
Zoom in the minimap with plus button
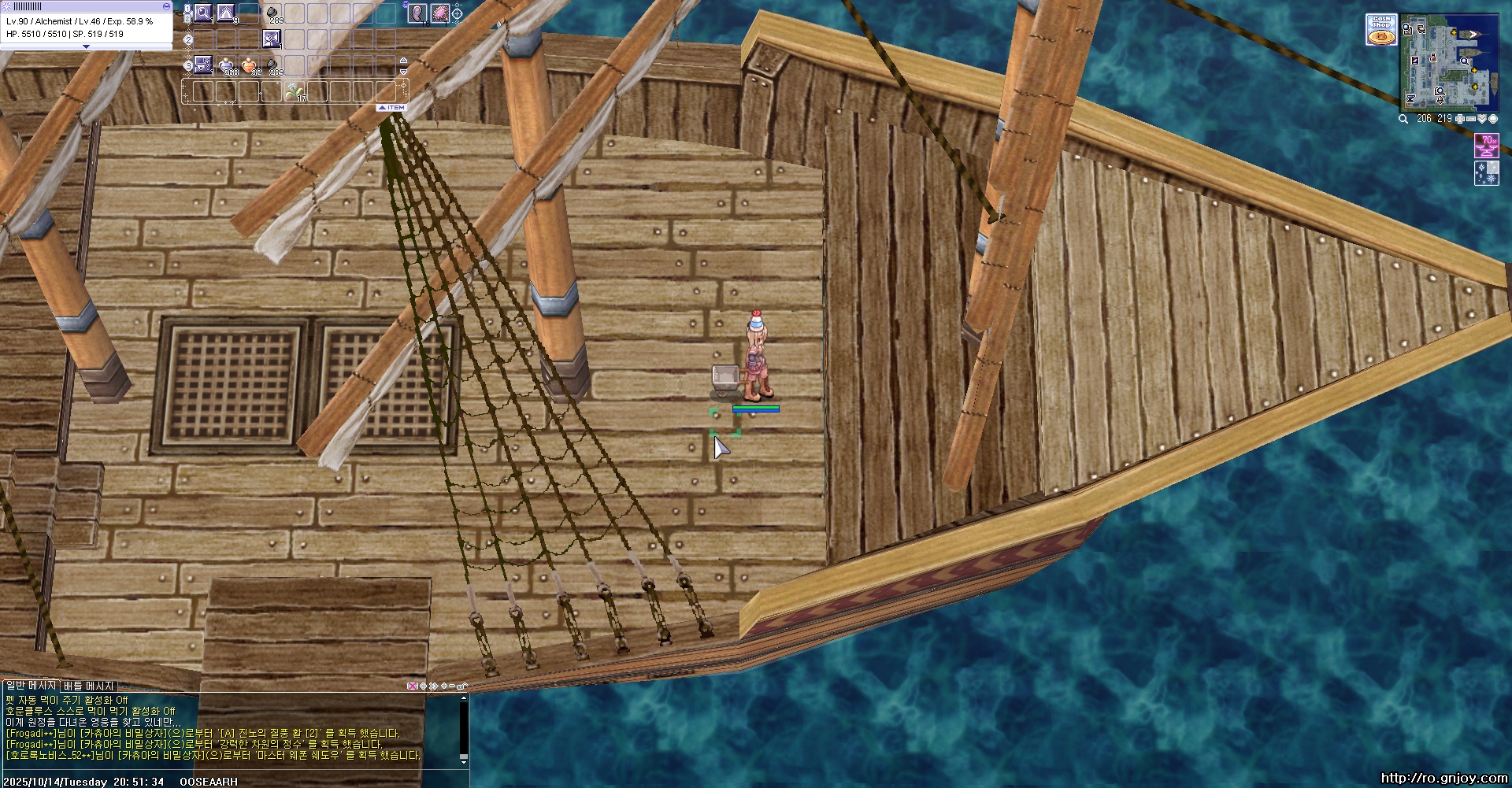(x=1459, y=119)
